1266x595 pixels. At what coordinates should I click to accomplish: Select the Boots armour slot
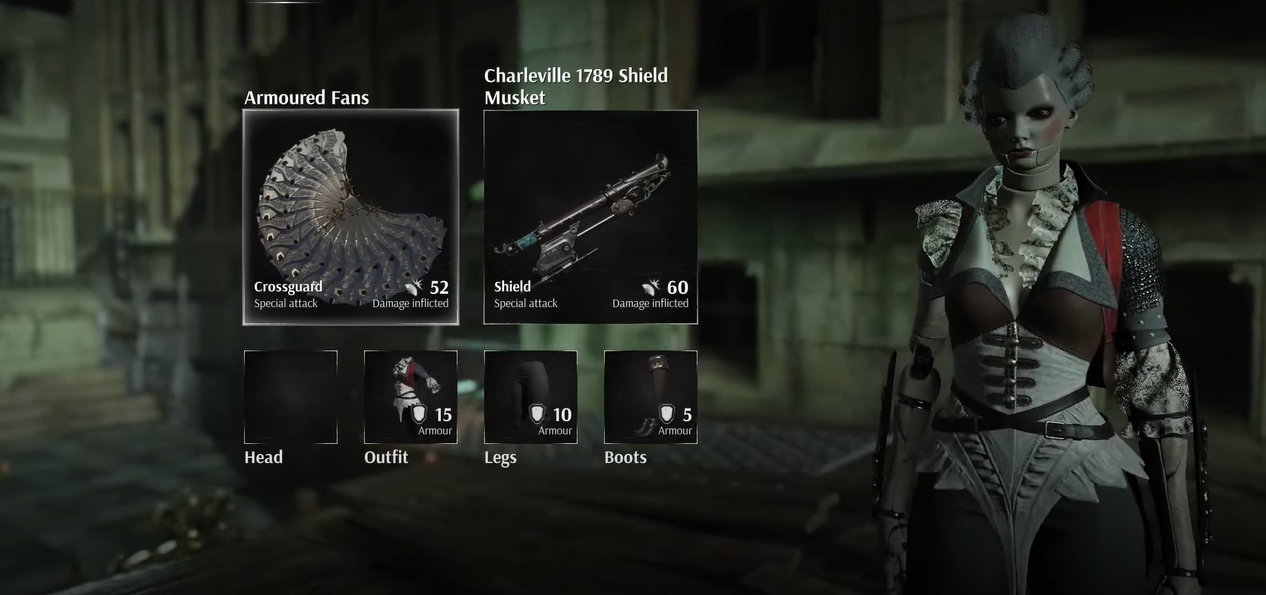pyautogui.click(x=650, y=397)
